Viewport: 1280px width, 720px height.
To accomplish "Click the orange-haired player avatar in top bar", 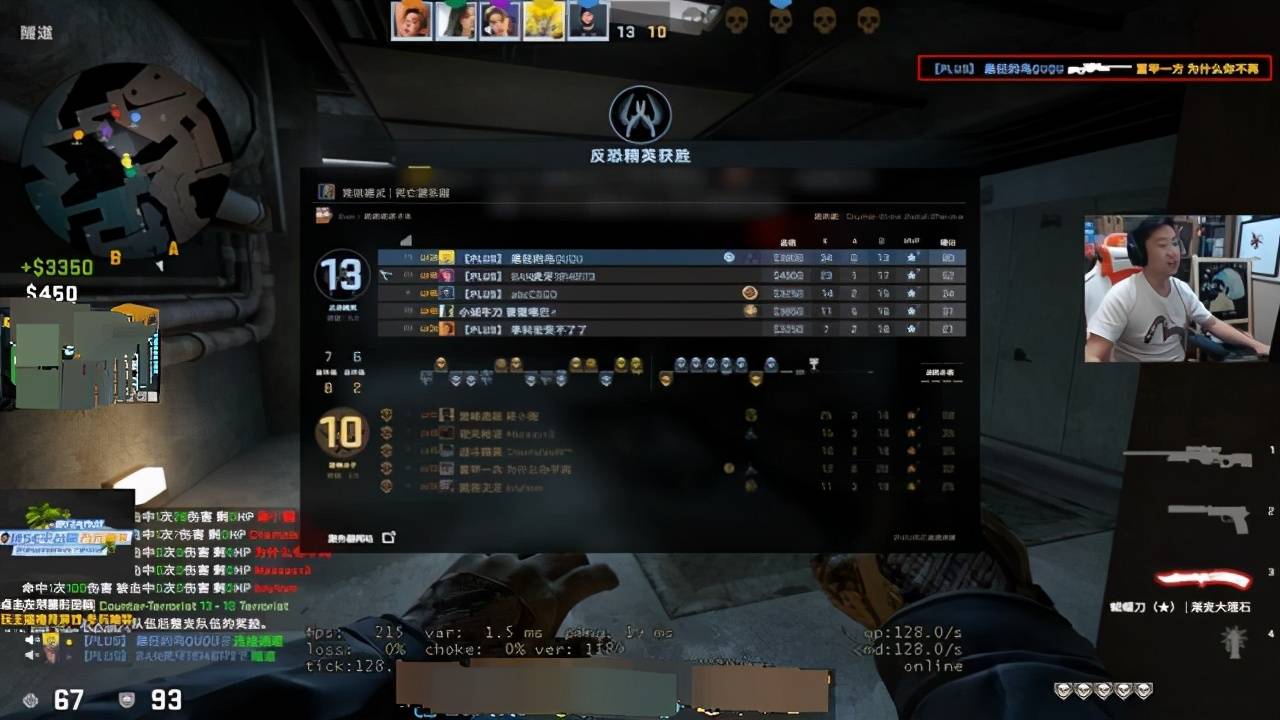I will [411, 20].
